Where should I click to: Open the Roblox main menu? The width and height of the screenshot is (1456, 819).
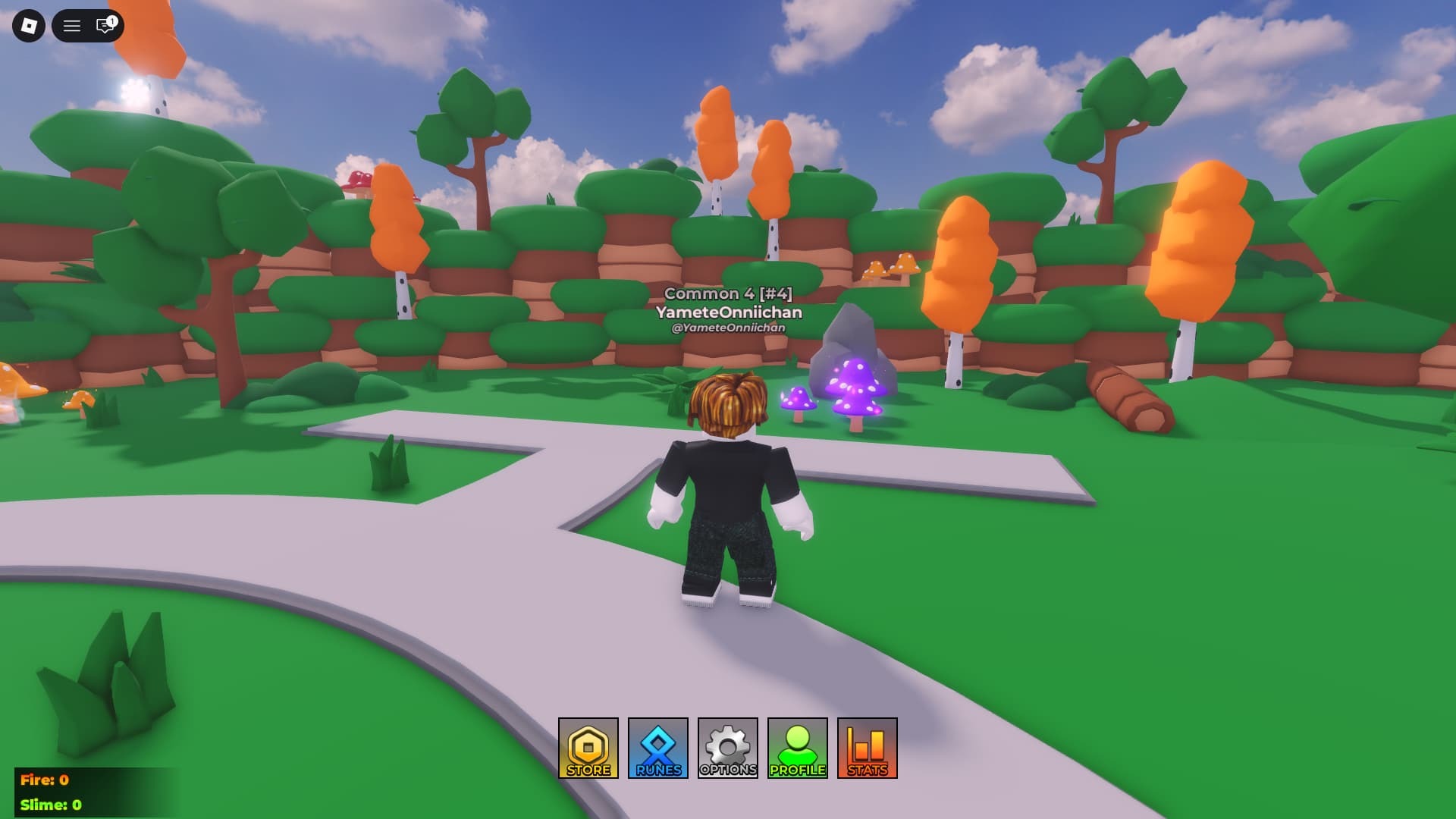[x=28, y=26]
